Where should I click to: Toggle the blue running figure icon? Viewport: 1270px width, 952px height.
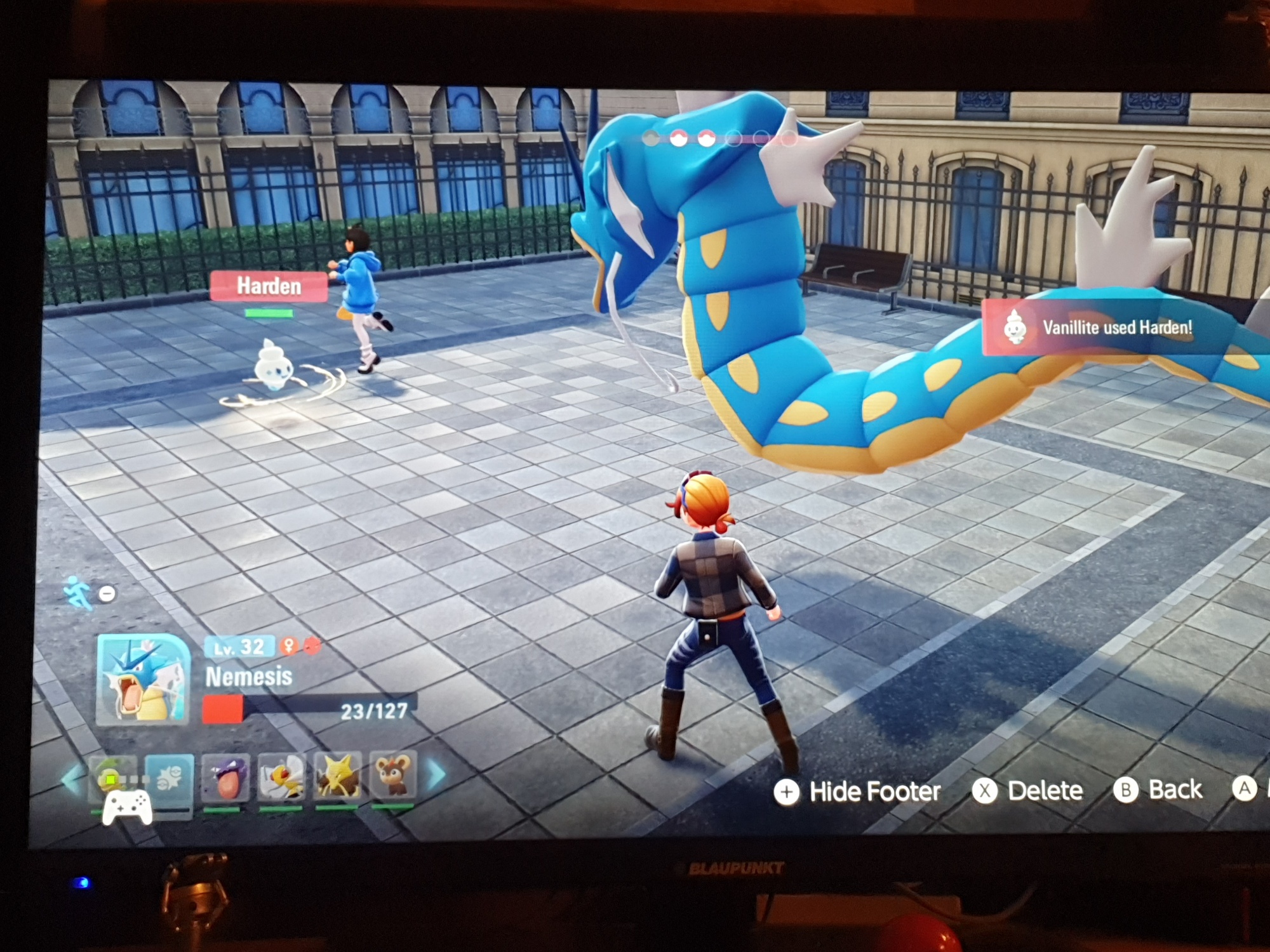click(79, 593)
